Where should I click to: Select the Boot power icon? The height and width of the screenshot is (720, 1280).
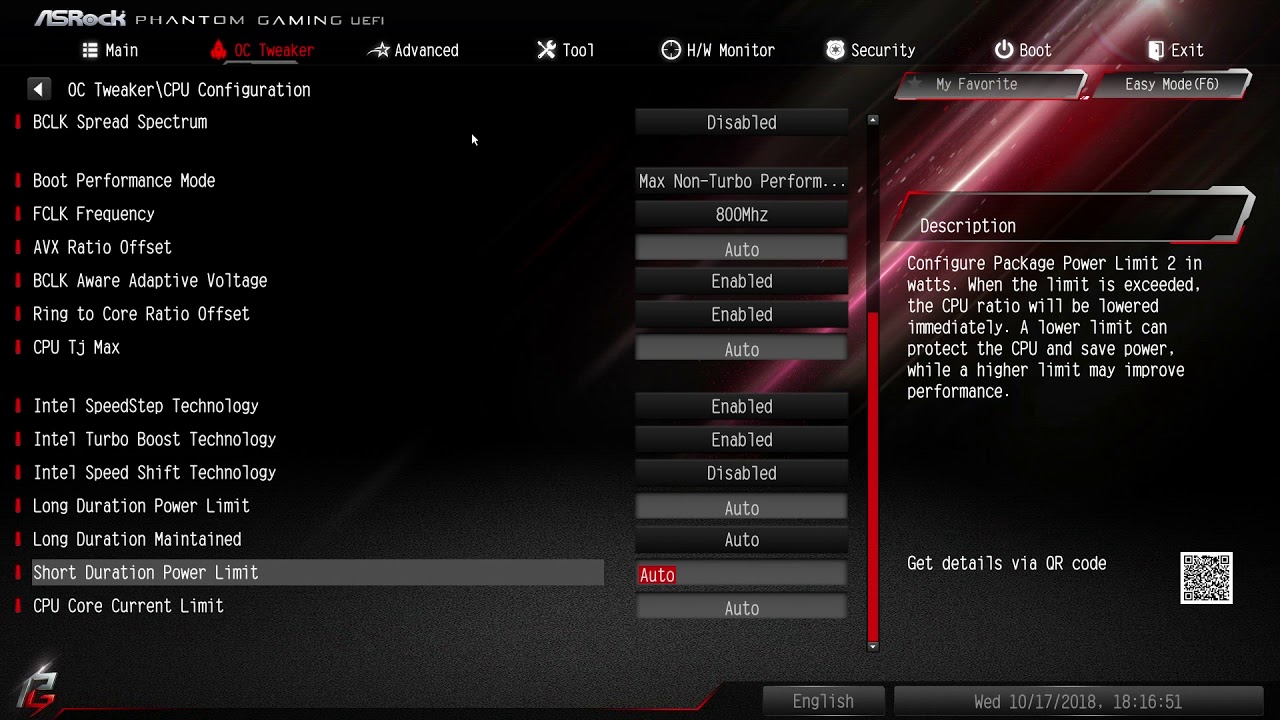pyautogui.click(x=1001, y=49)
